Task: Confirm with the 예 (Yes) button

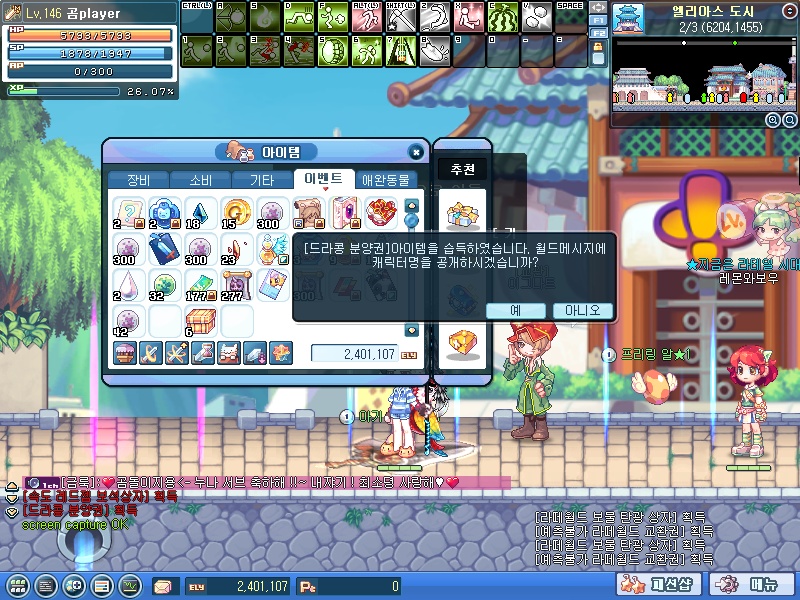Action: pyautogui.click(x=516, y=311)
